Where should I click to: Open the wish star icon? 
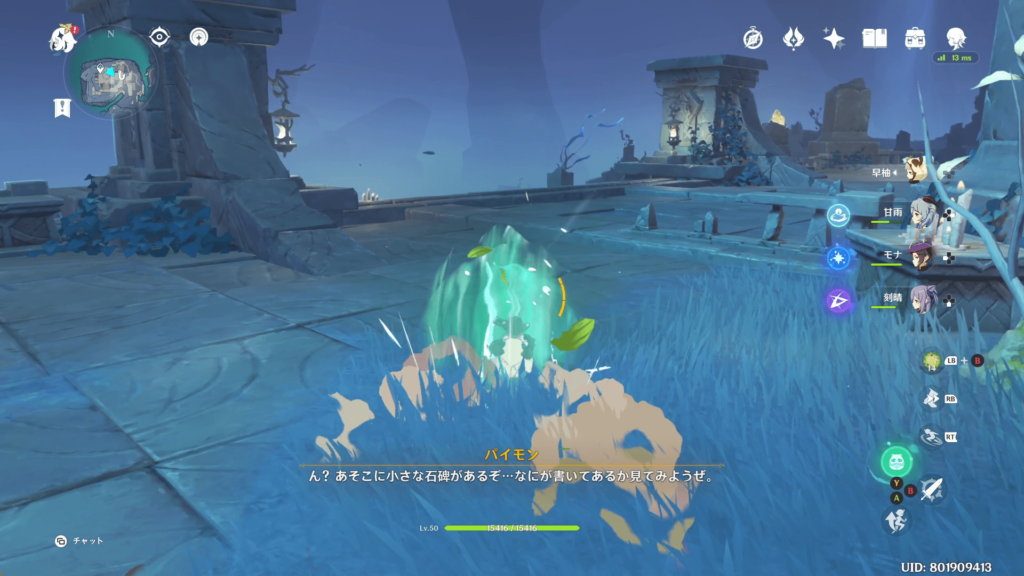[833, 38]
